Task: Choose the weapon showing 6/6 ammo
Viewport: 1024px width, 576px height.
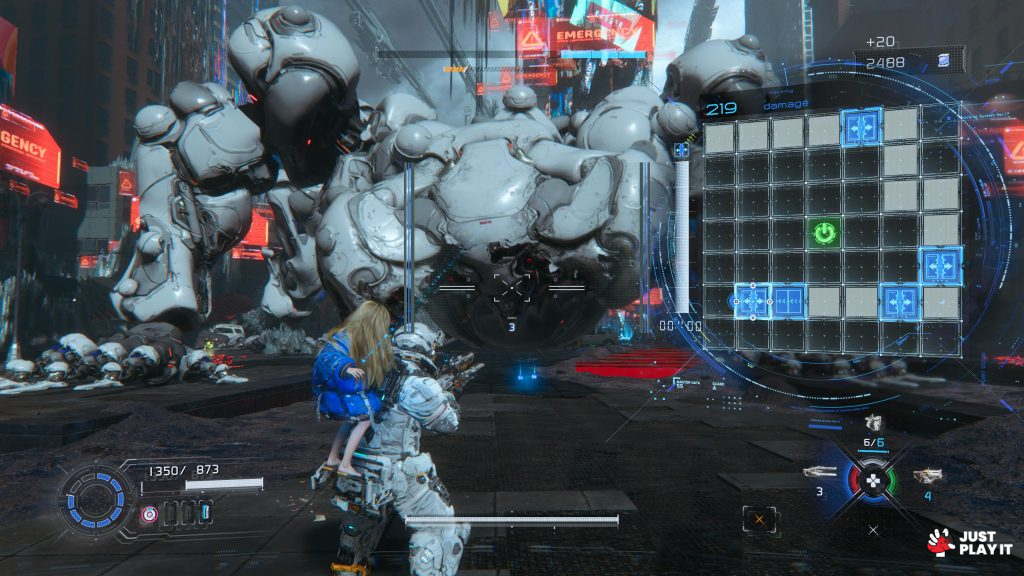Action: [873, 423]
